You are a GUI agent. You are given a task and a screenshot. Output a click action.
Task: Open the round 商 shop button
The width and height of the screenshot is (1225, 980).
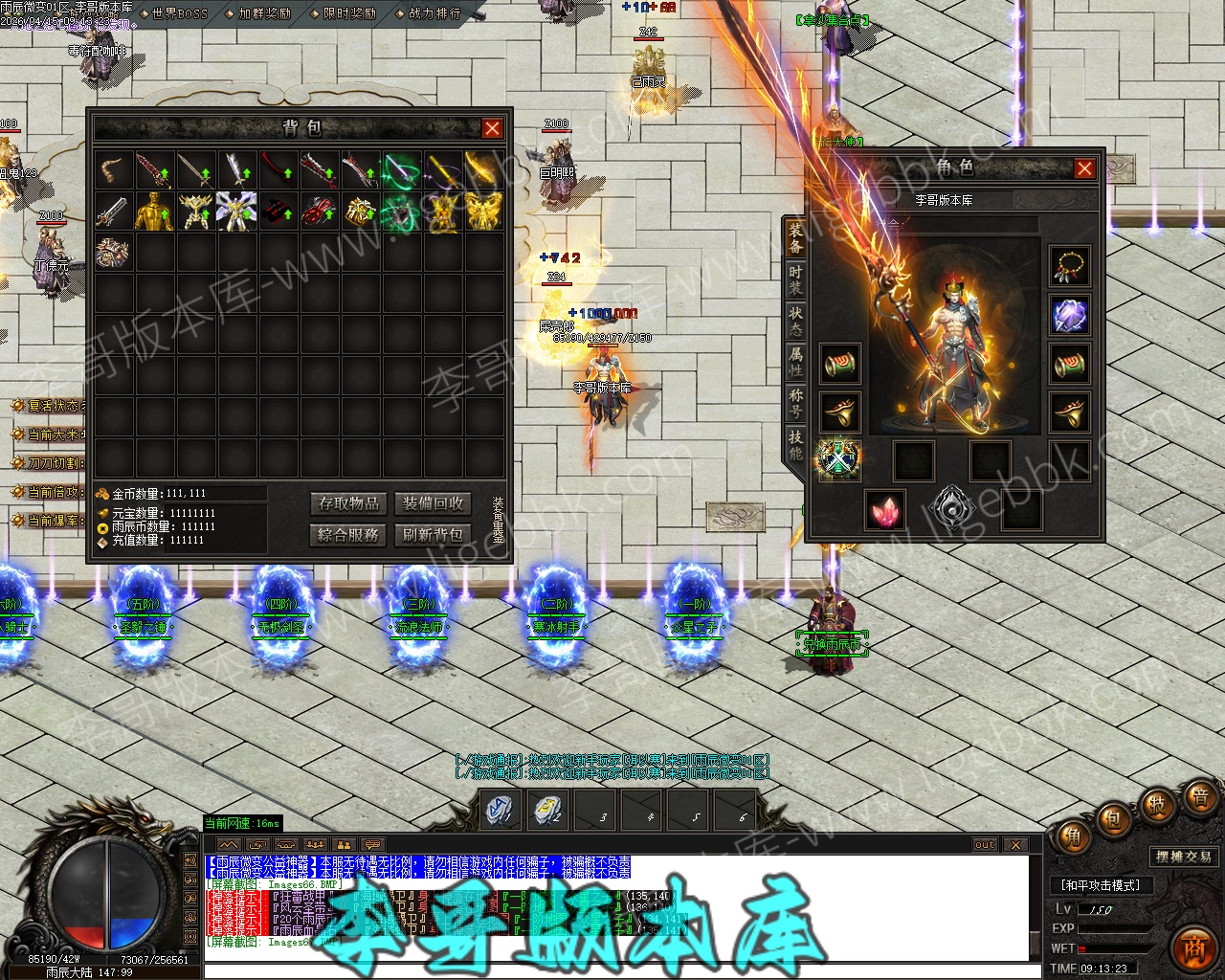[x=1192, y=946]
